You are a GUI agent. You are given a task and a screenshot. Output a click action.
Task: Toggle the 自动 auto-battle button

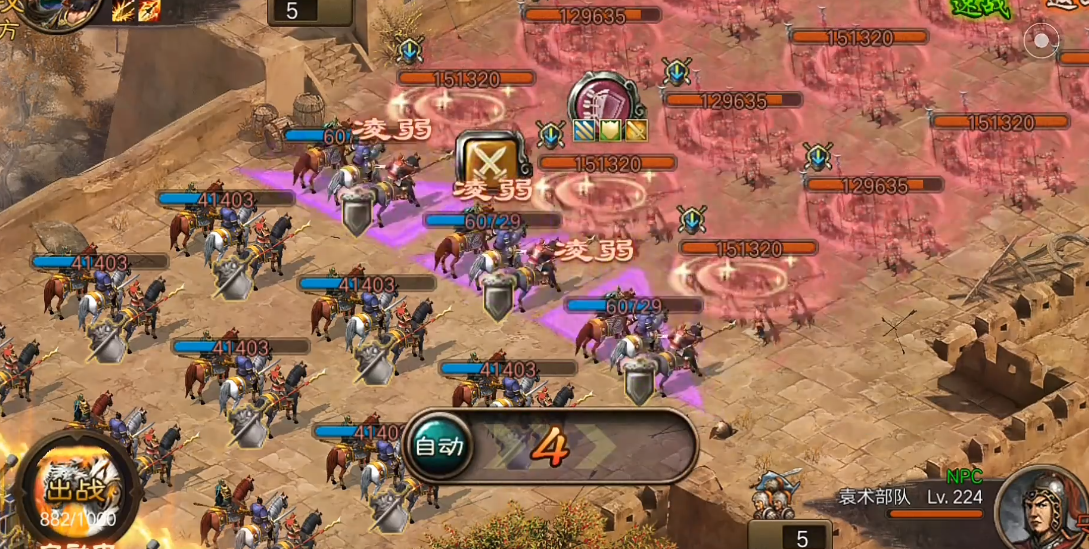coord(440,446)
